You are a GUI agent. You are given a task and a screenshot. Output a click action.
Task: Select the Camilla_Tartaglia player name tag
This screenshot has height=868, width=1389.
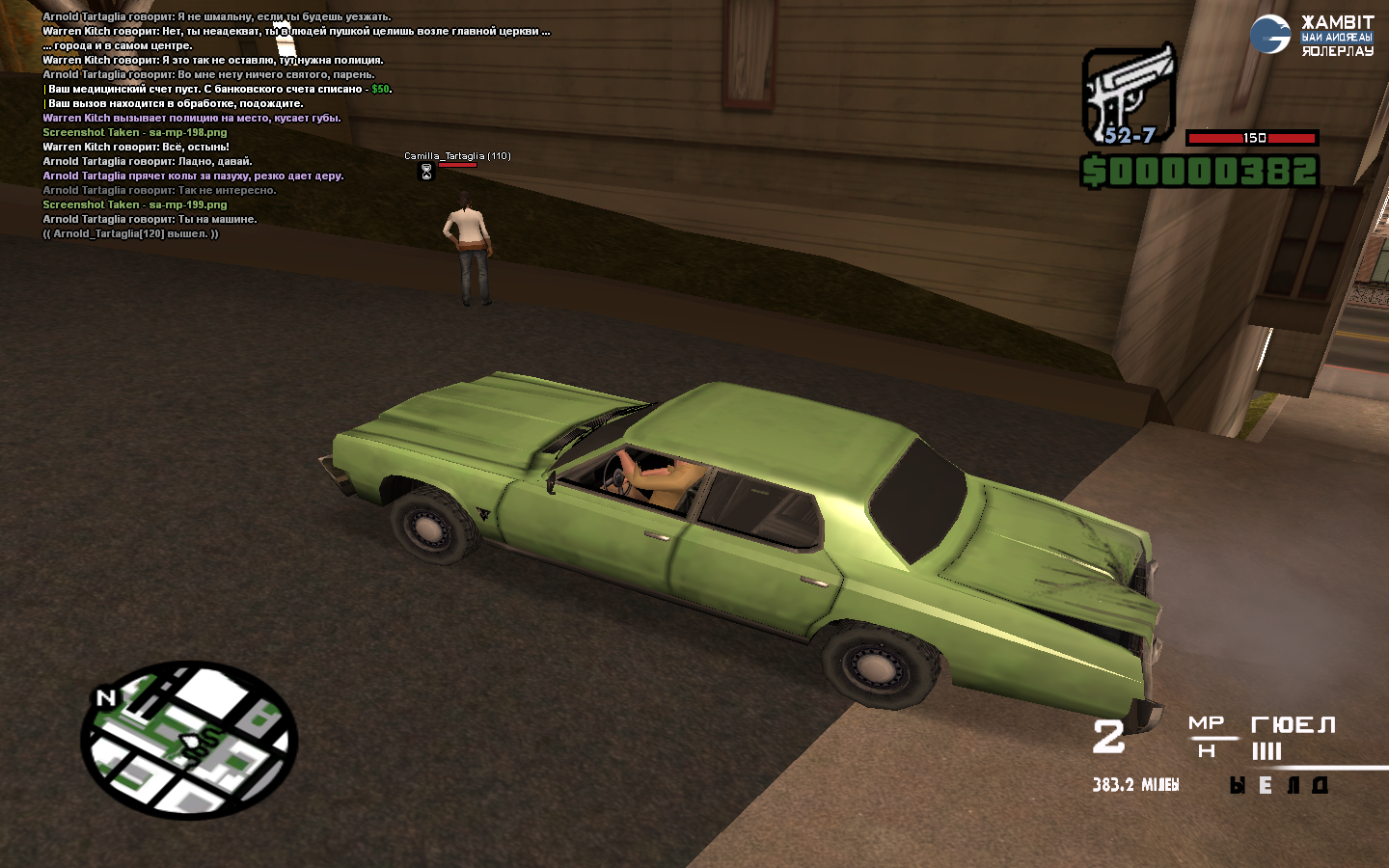coord(457,155)
